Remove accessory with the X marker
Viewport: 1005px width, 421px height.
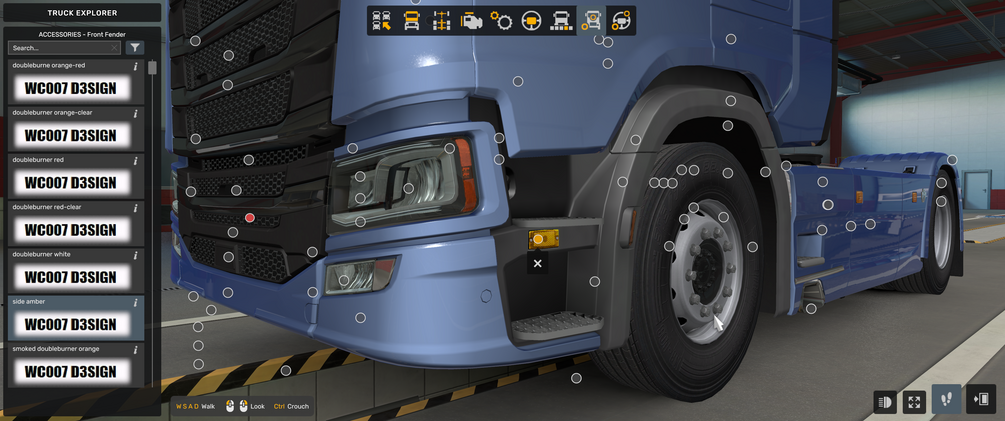coord(538,264)
